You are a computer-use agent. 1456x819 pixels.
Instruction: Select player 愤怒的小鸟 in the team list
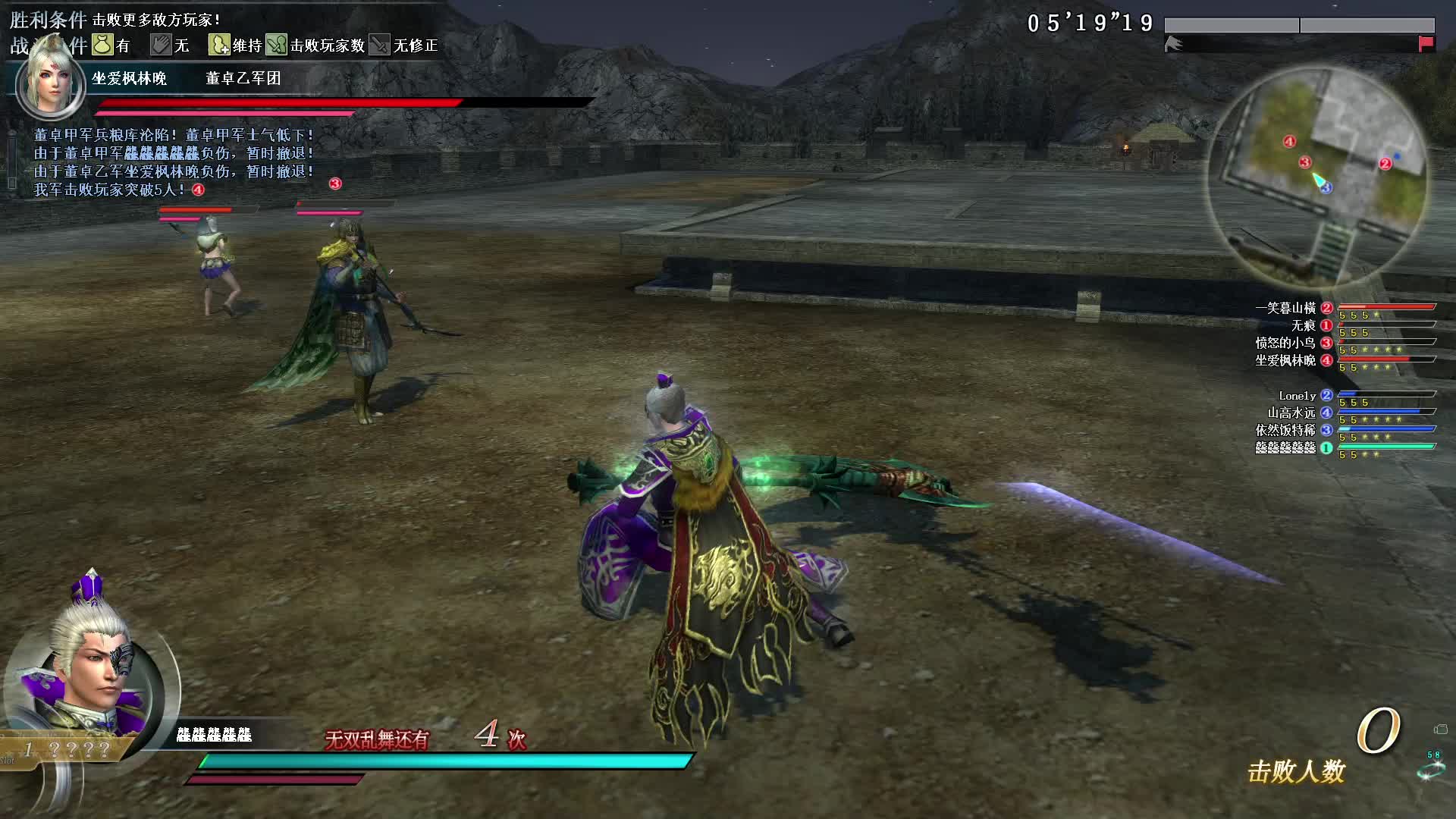coord(1285,343)
